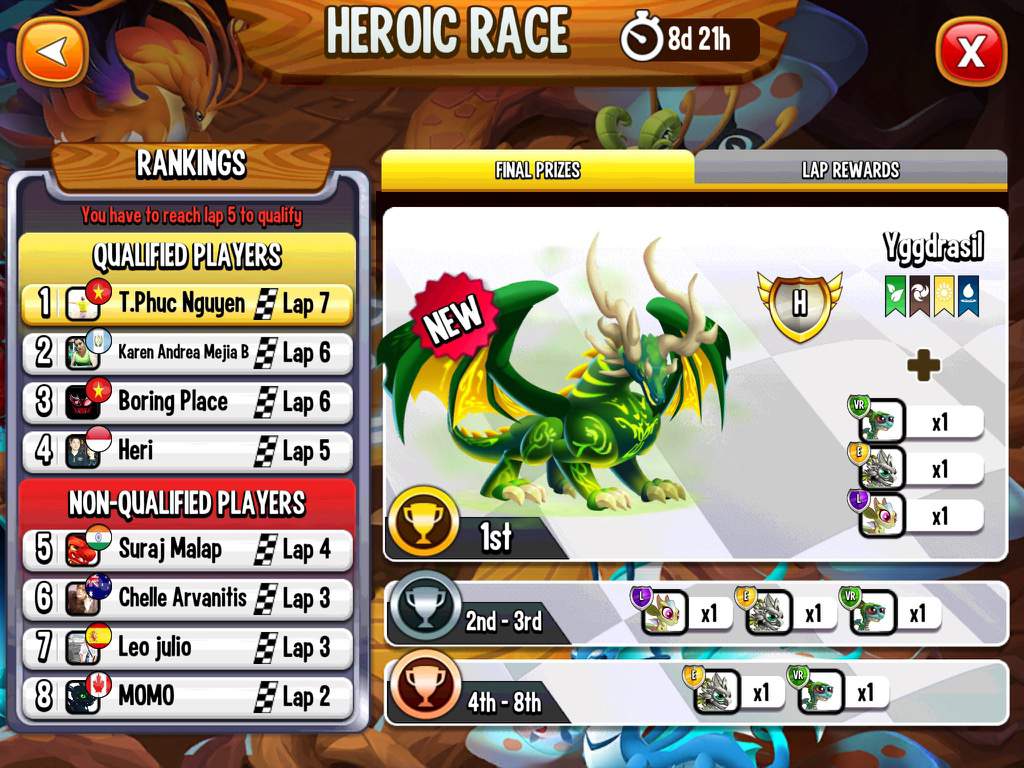Select the Final Prizes tab
This screenshot has height=768, width=1024.
coord(537,170)
